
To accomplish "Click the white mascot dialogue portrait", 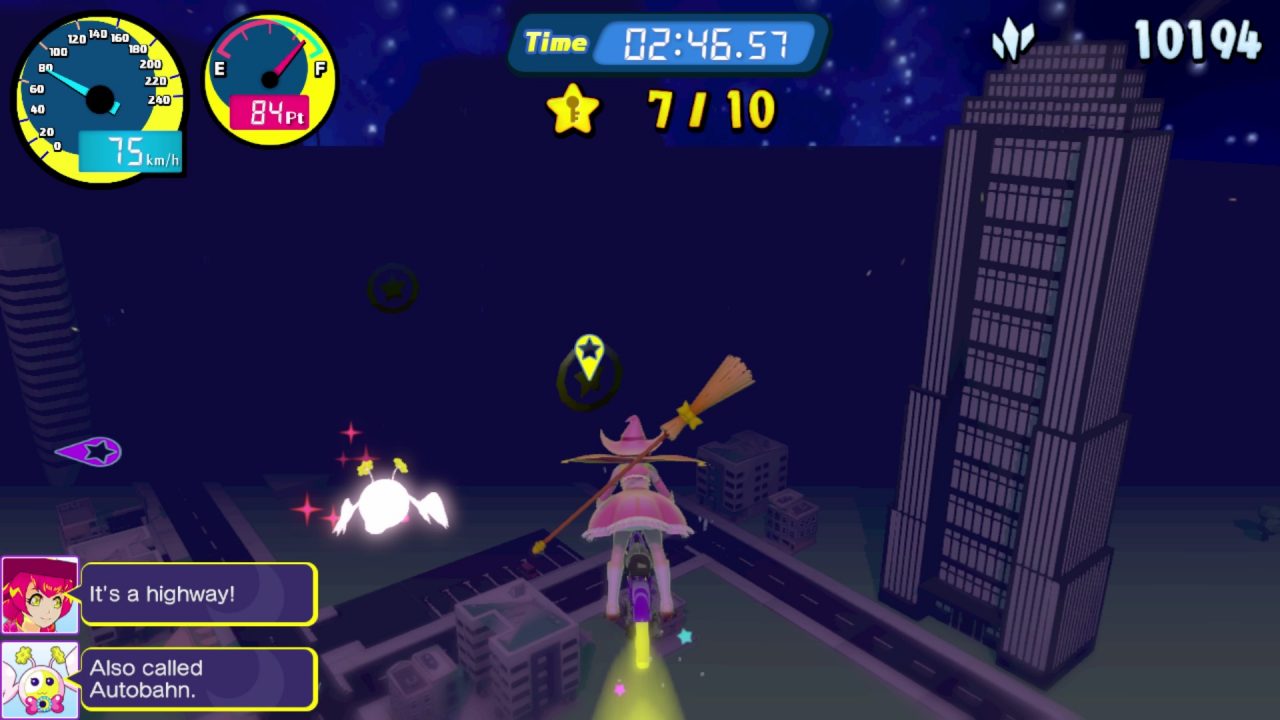I will point(40,680).
